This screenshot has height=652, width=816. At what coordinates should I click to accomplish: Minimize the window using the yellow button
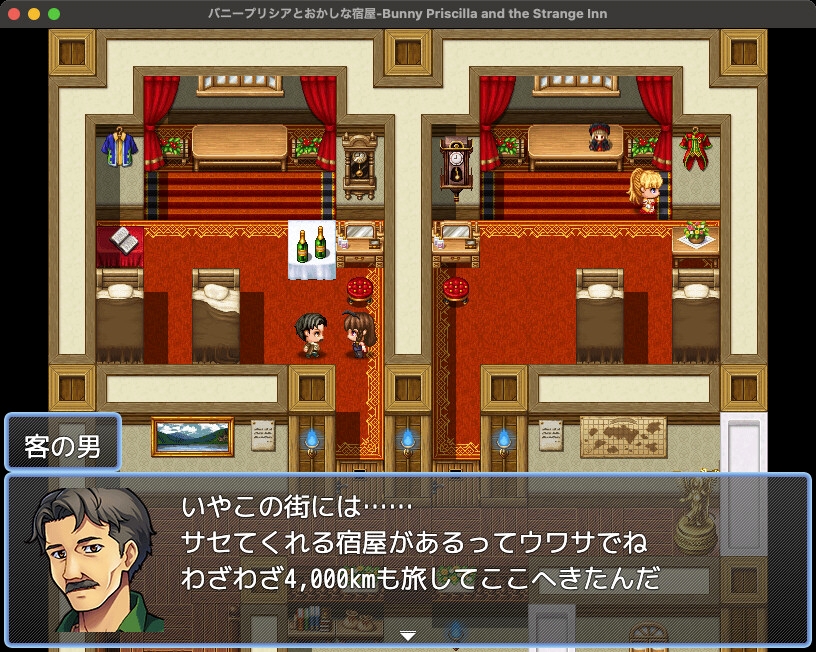34,14
